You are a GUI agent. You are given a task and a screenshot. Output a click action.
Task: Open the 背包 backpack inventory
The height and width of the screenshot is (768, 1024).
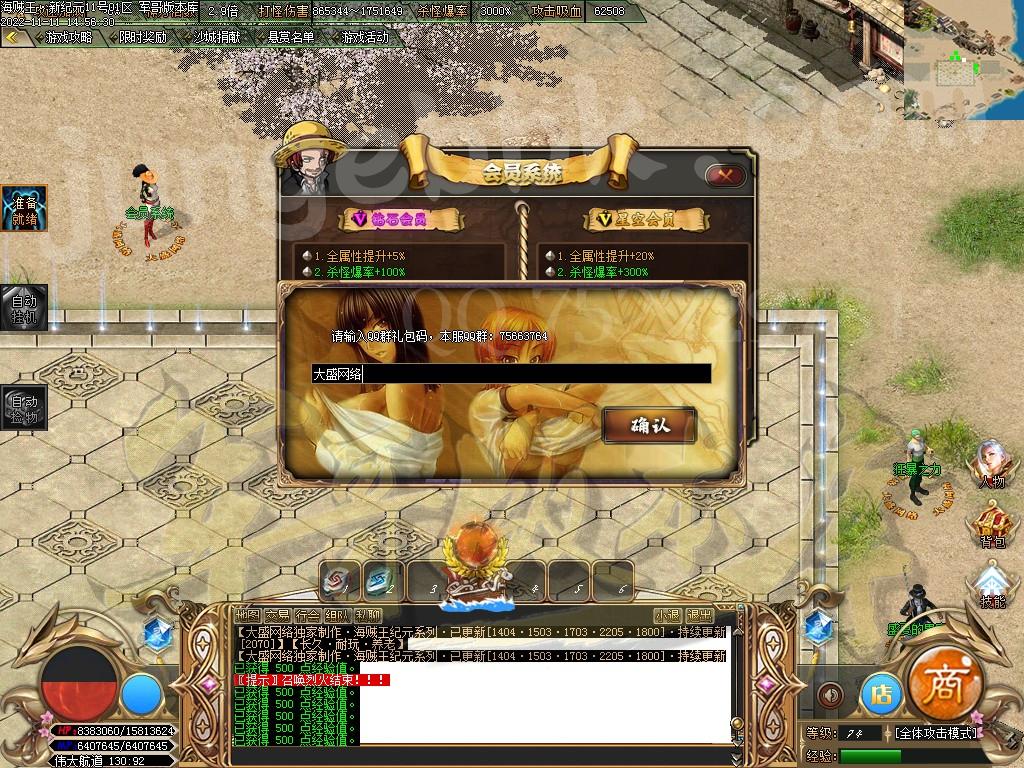pyautogui.click(x=991, y=527)
